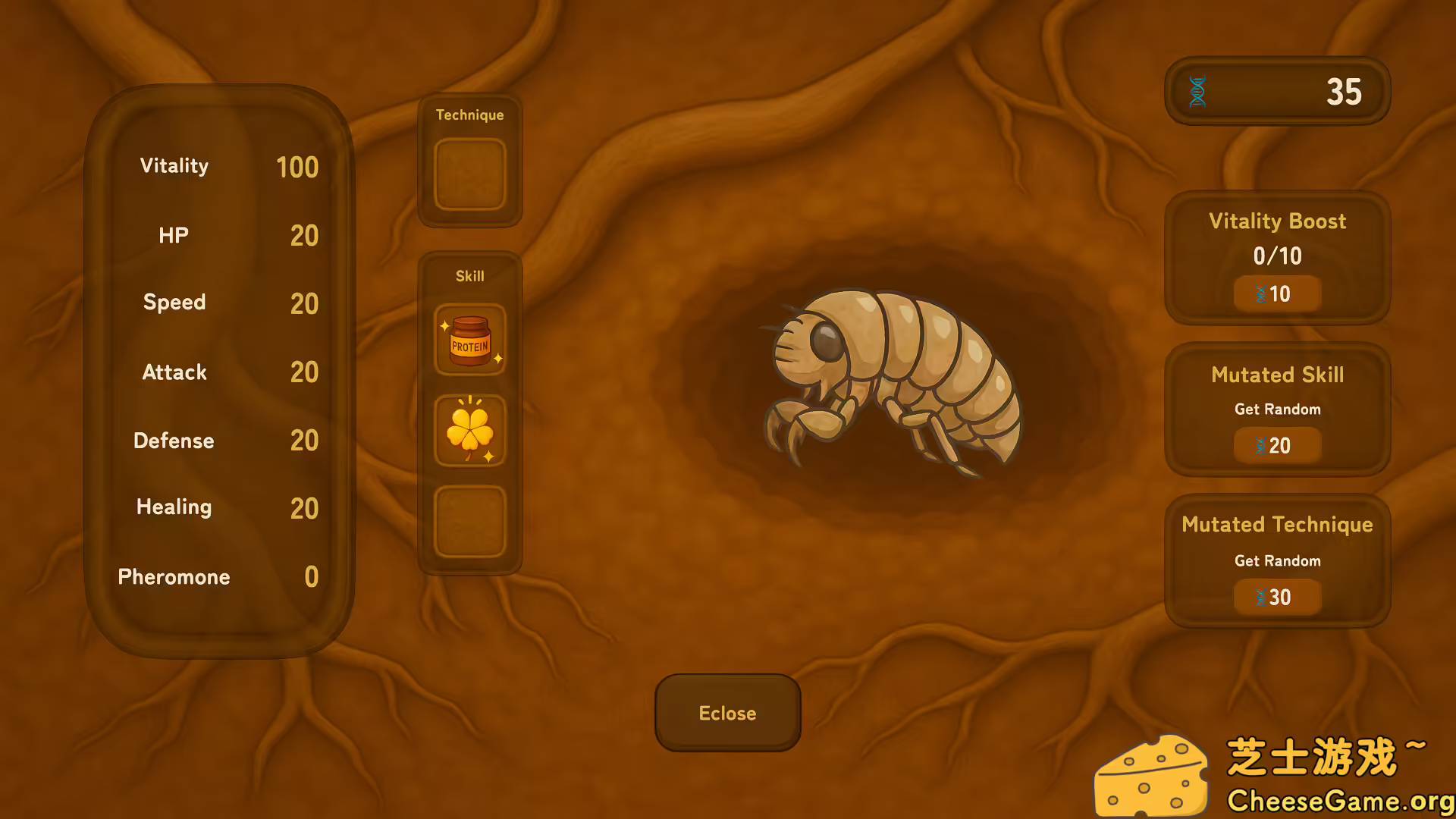
Task: Get a random Mutated Technique for 30
Action: click(x=1277, y=597)
